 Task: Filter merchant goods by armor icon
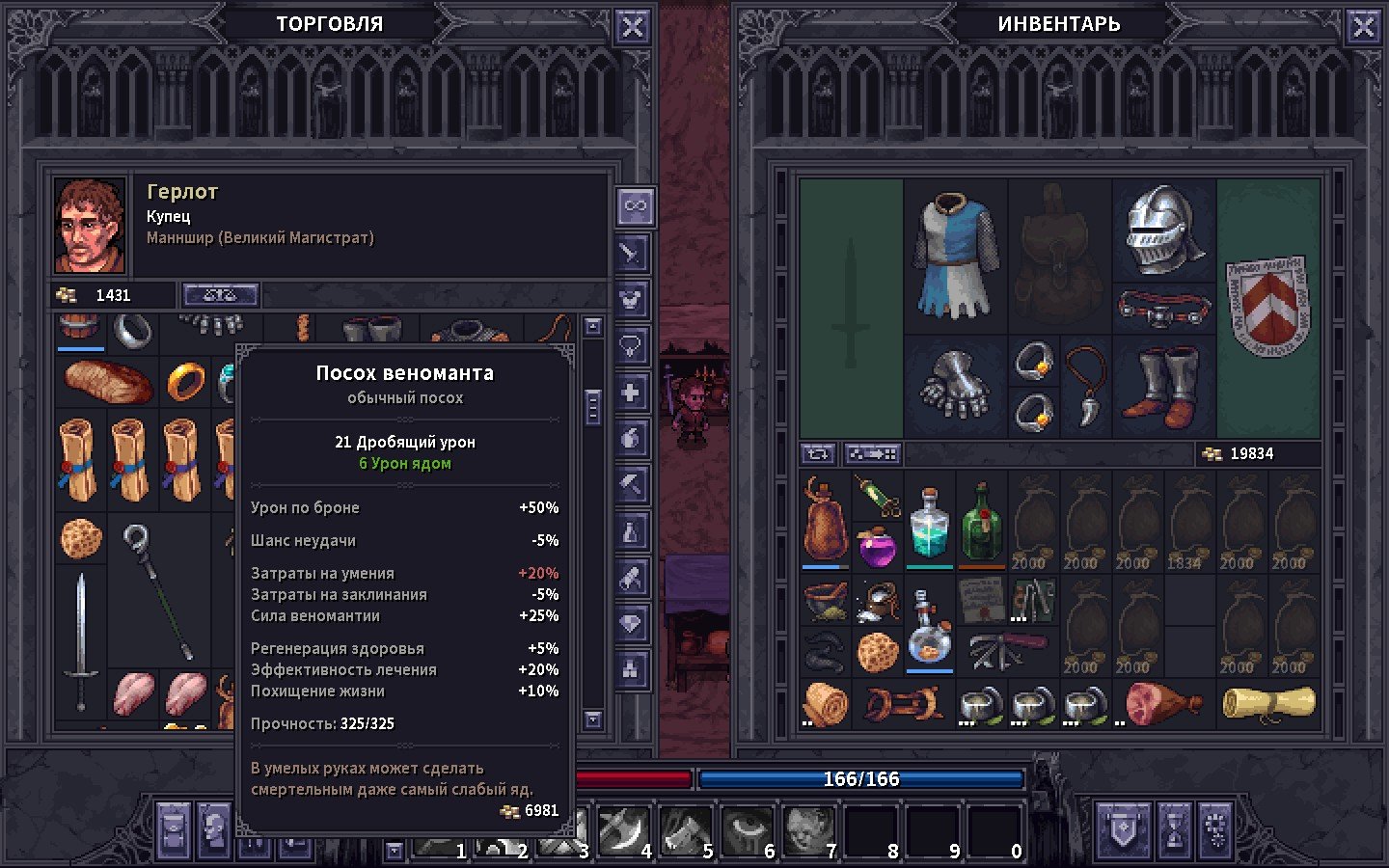(631, 300)
